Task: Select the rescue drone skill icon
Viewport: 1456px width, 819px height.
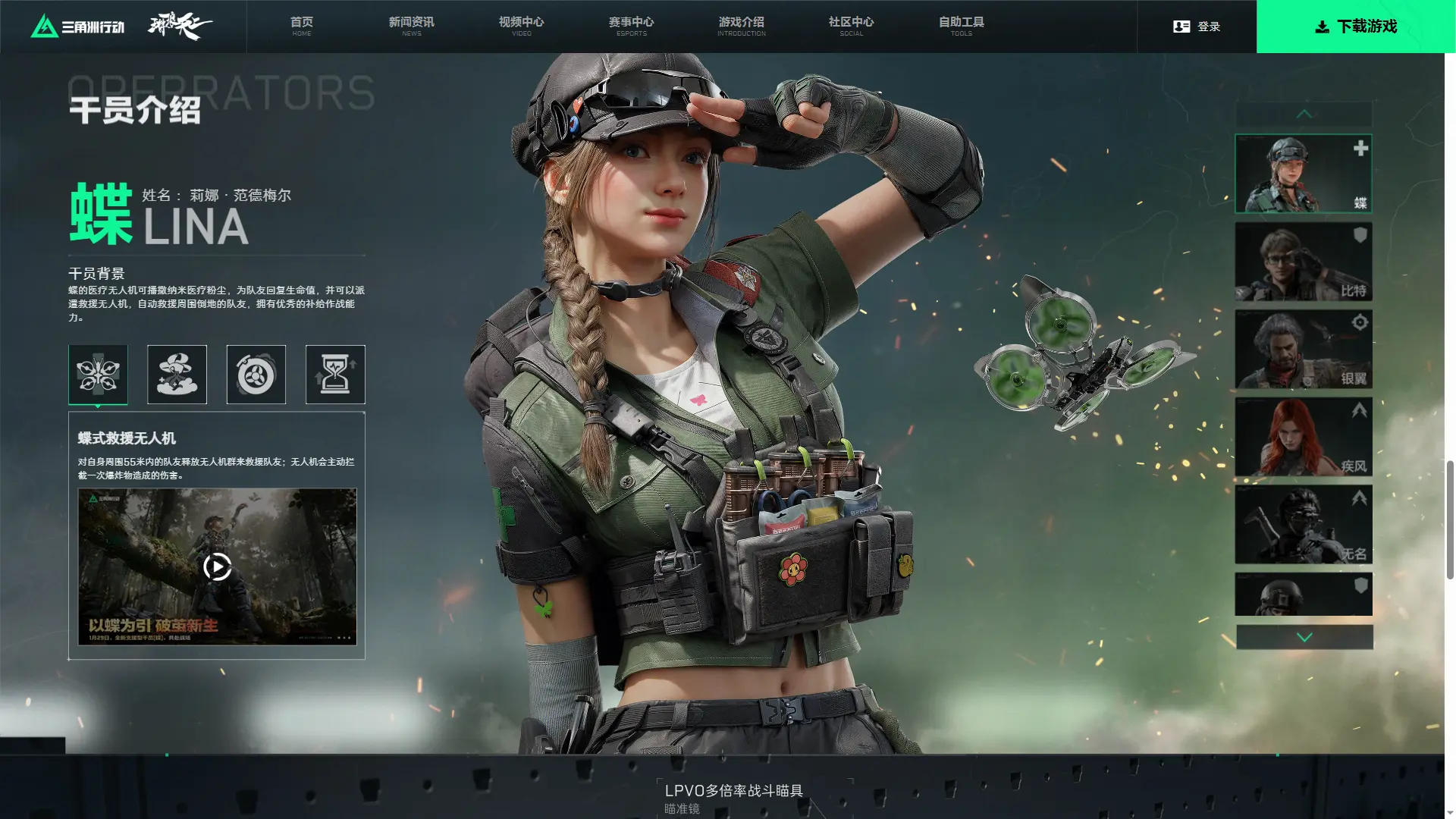Action: pyautogui.click(x=98, y=375)
